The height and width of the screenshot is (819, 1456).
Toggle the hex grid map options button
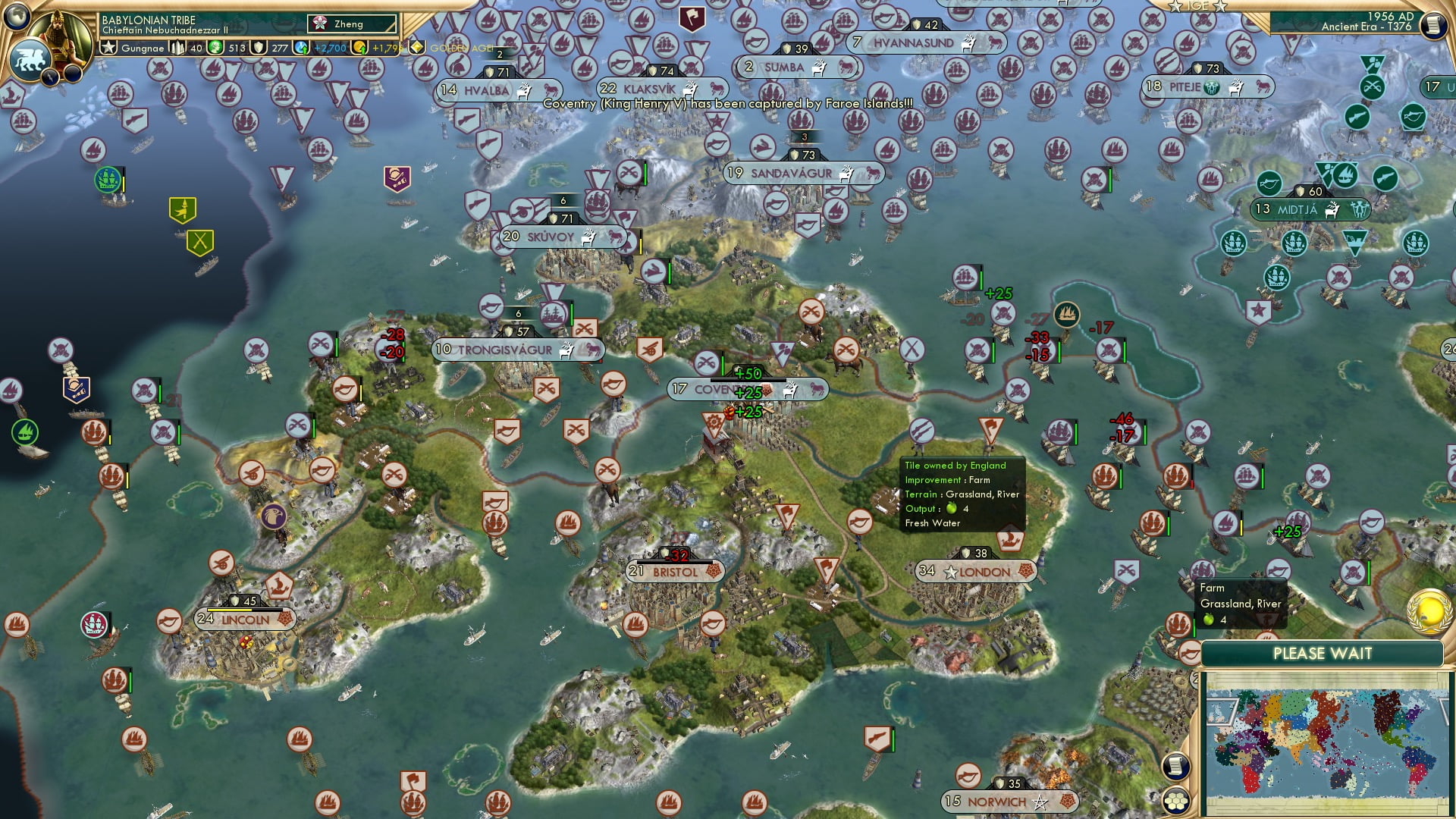[1176, 800]
